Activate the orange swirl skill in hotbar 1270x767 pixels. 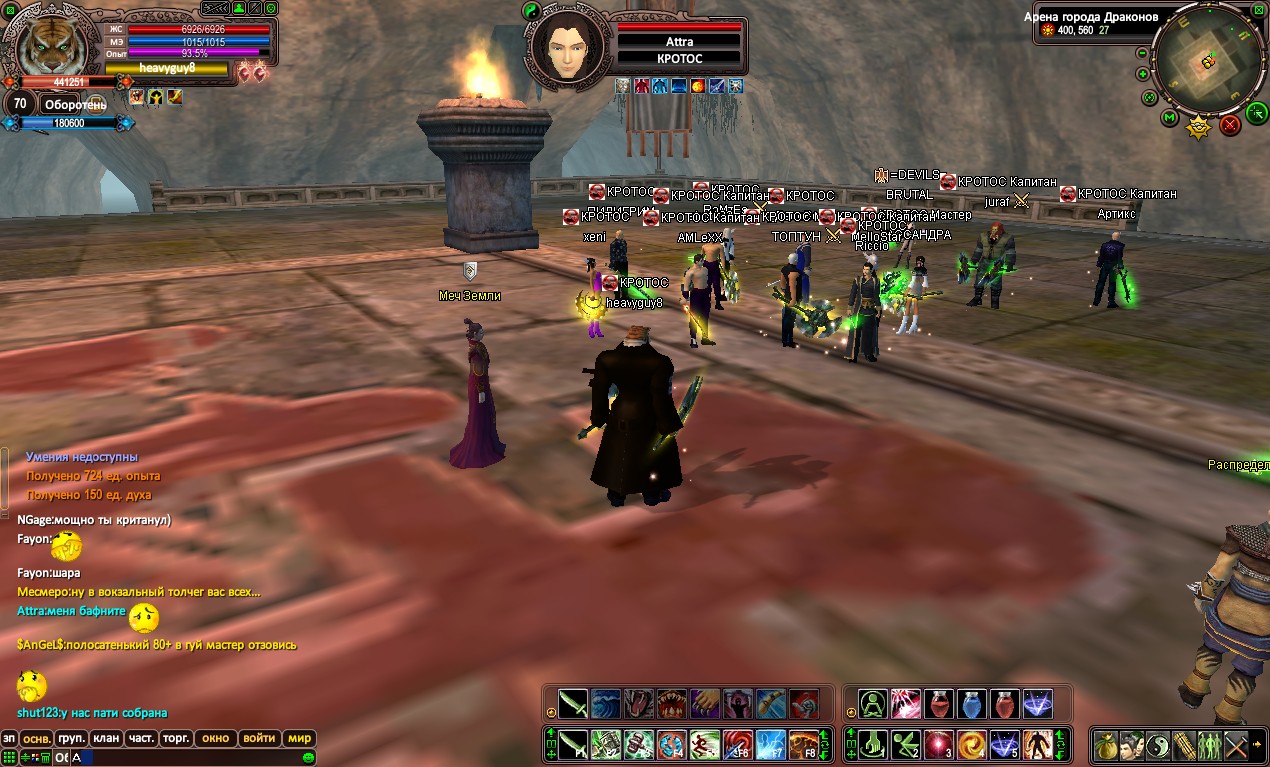click(x=972, y=745)
